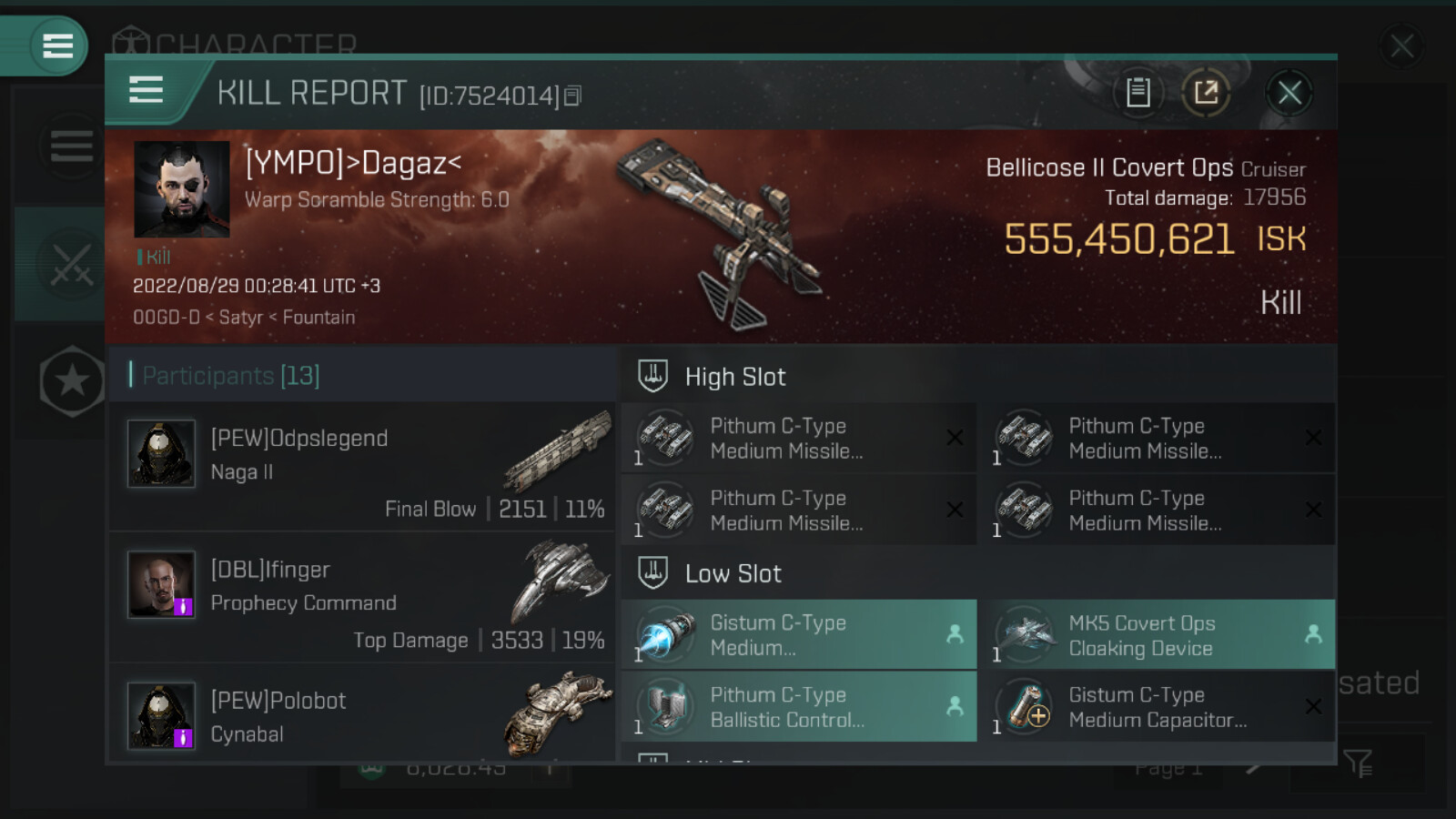
Task: Select the Pithum C-Type Ballistic Control module
Action: click(798, 707)
